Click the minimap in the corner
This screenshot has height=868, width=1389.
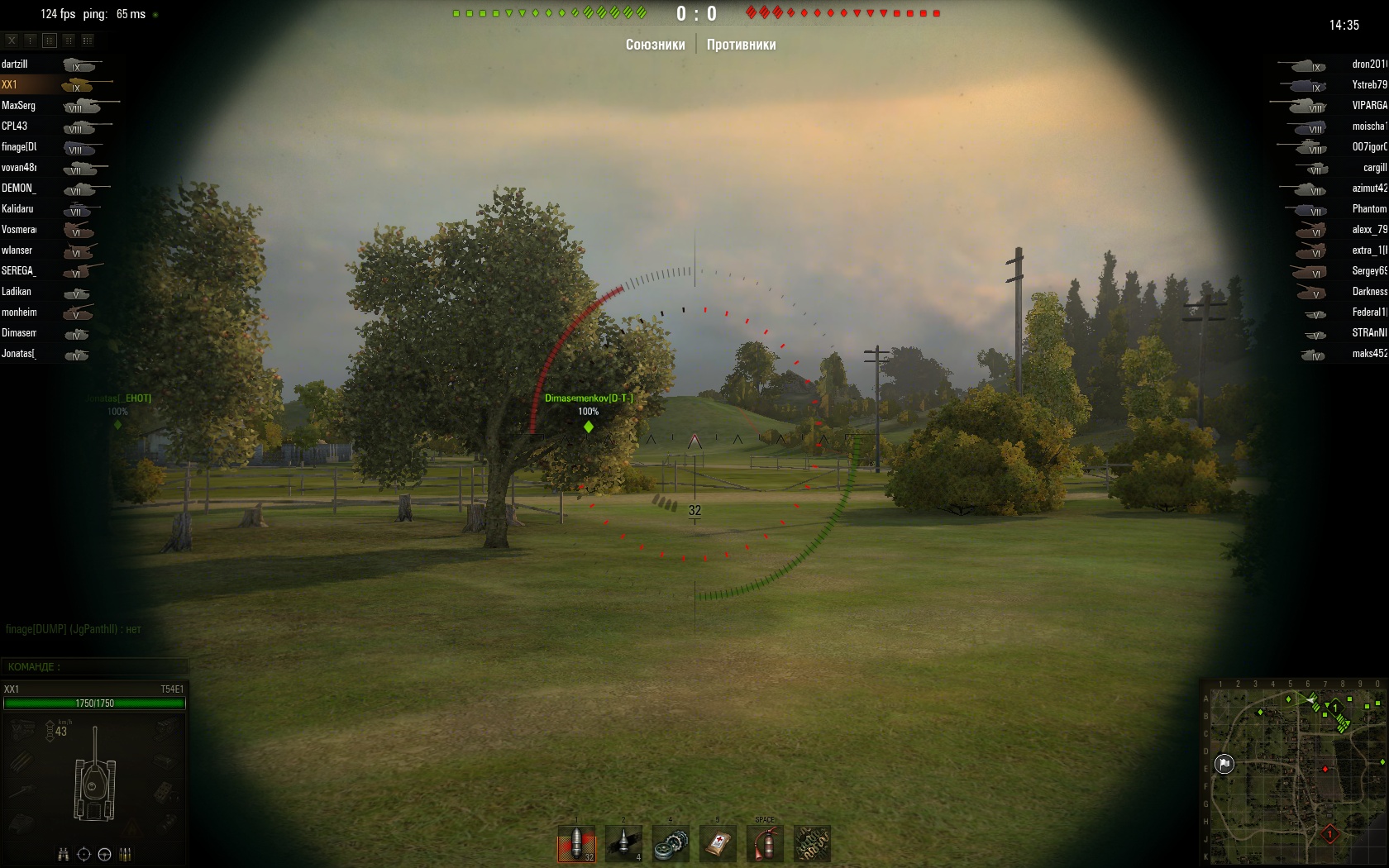(1294, 772)
